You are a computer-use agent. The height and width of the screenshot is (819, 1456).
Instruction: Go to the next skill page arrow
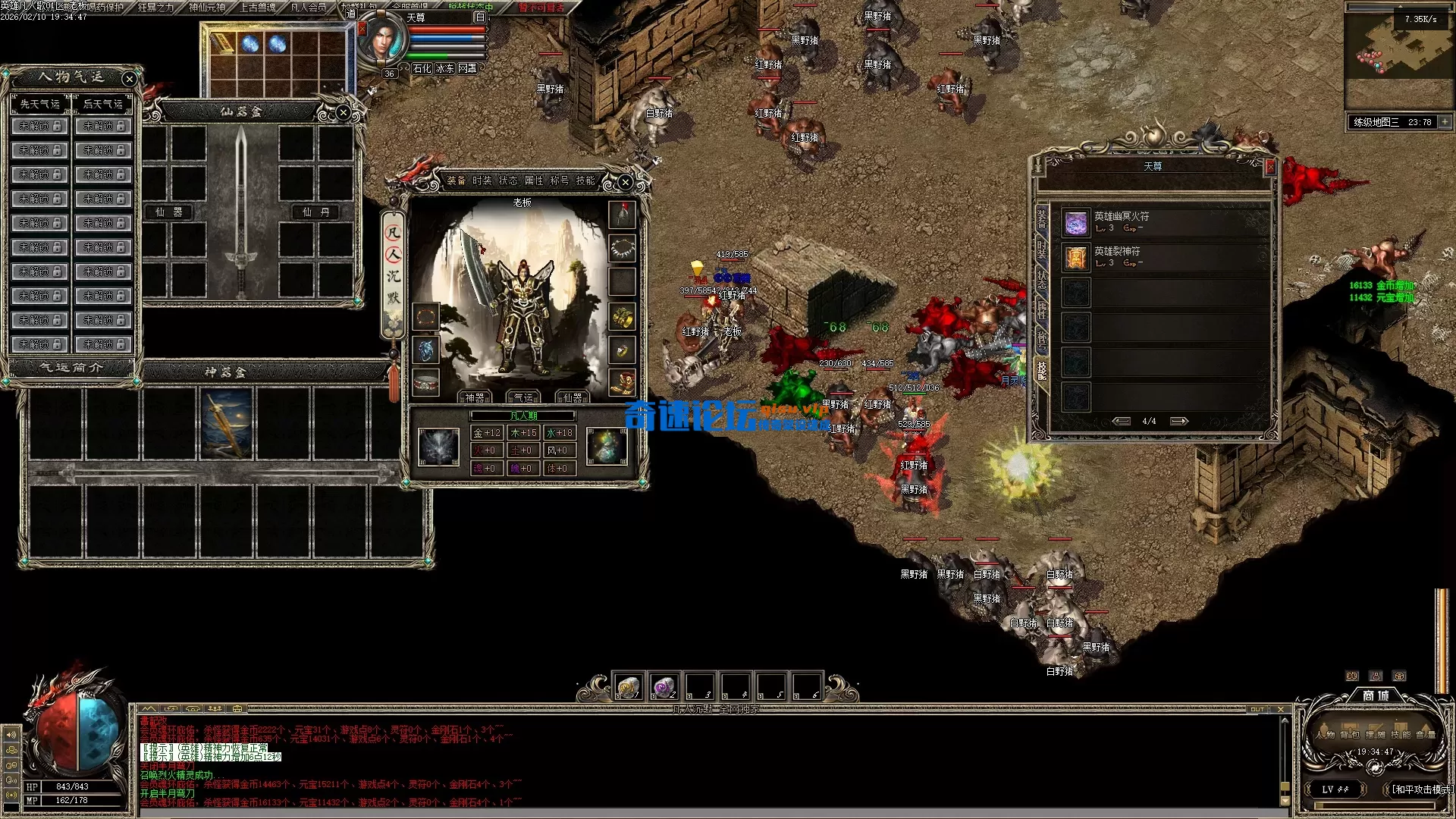(x=1178, y=421)
